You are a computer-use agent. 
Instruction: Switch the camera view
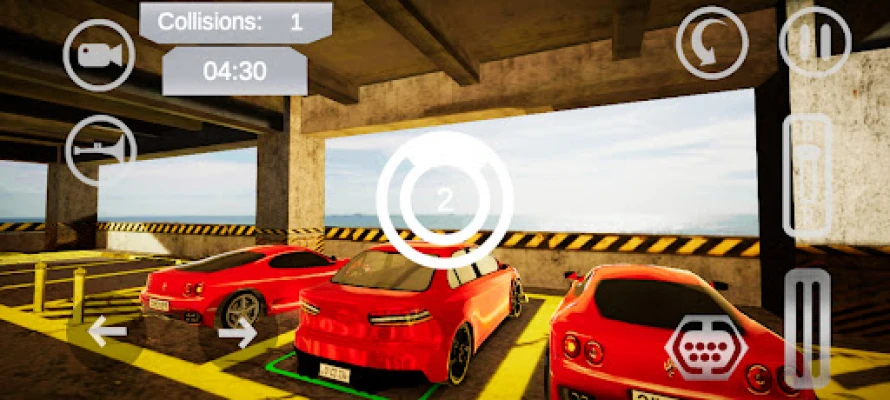point(99,56)
